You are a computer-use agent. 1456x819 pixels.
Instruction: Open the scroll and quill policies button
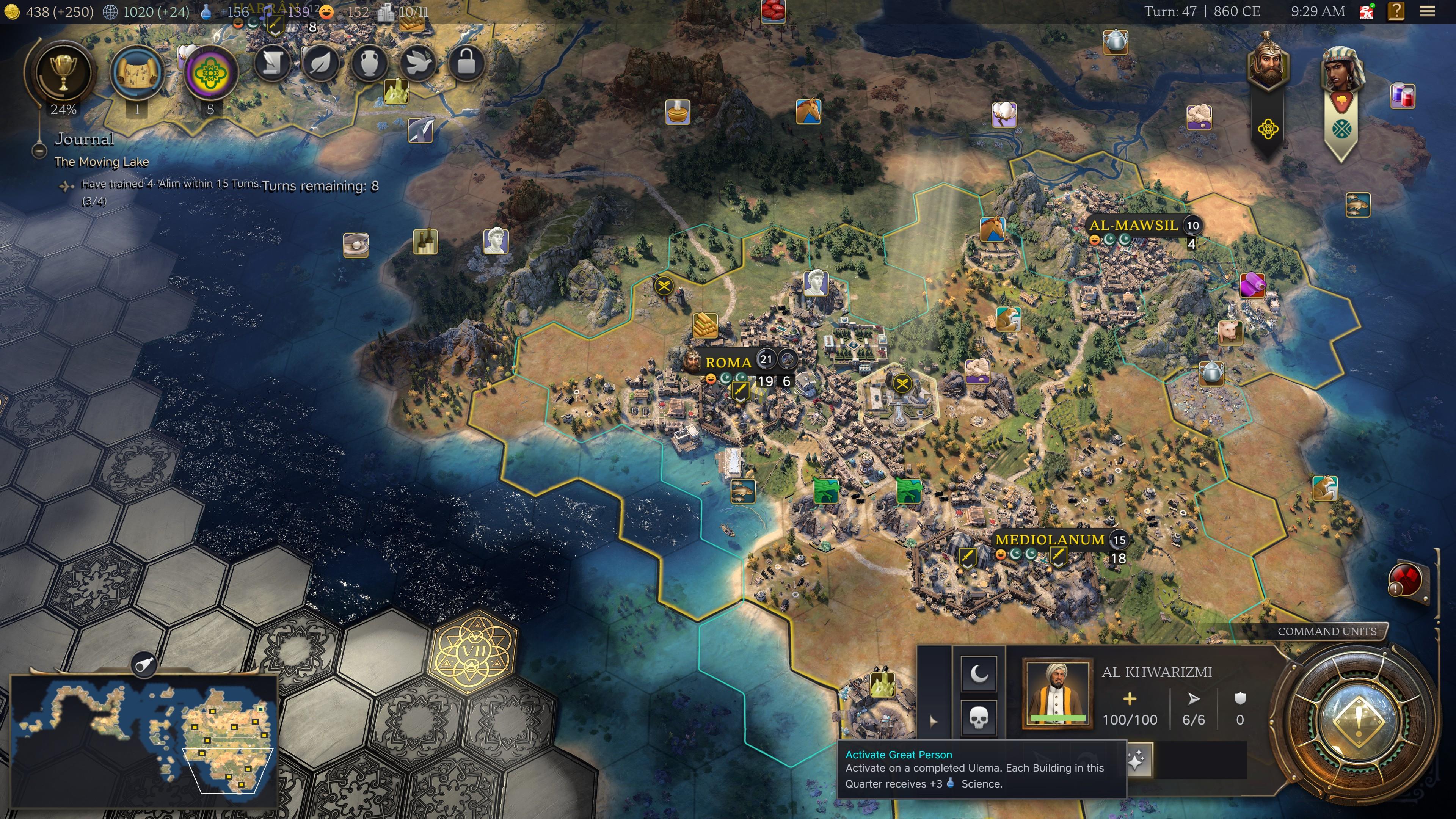[272, 63]
